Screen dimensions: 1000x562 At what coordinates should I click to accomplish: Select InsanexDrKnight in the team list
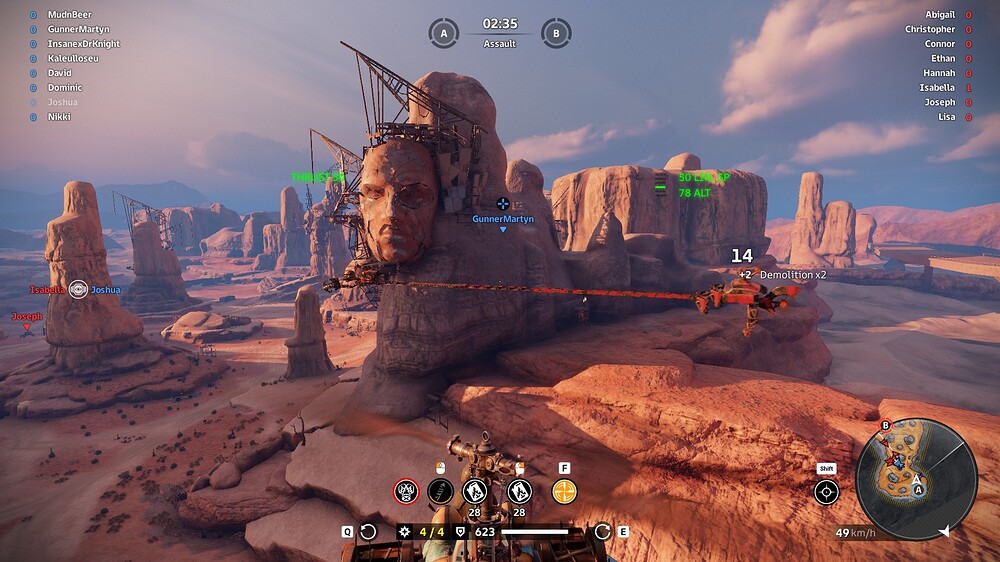(84, 44)
